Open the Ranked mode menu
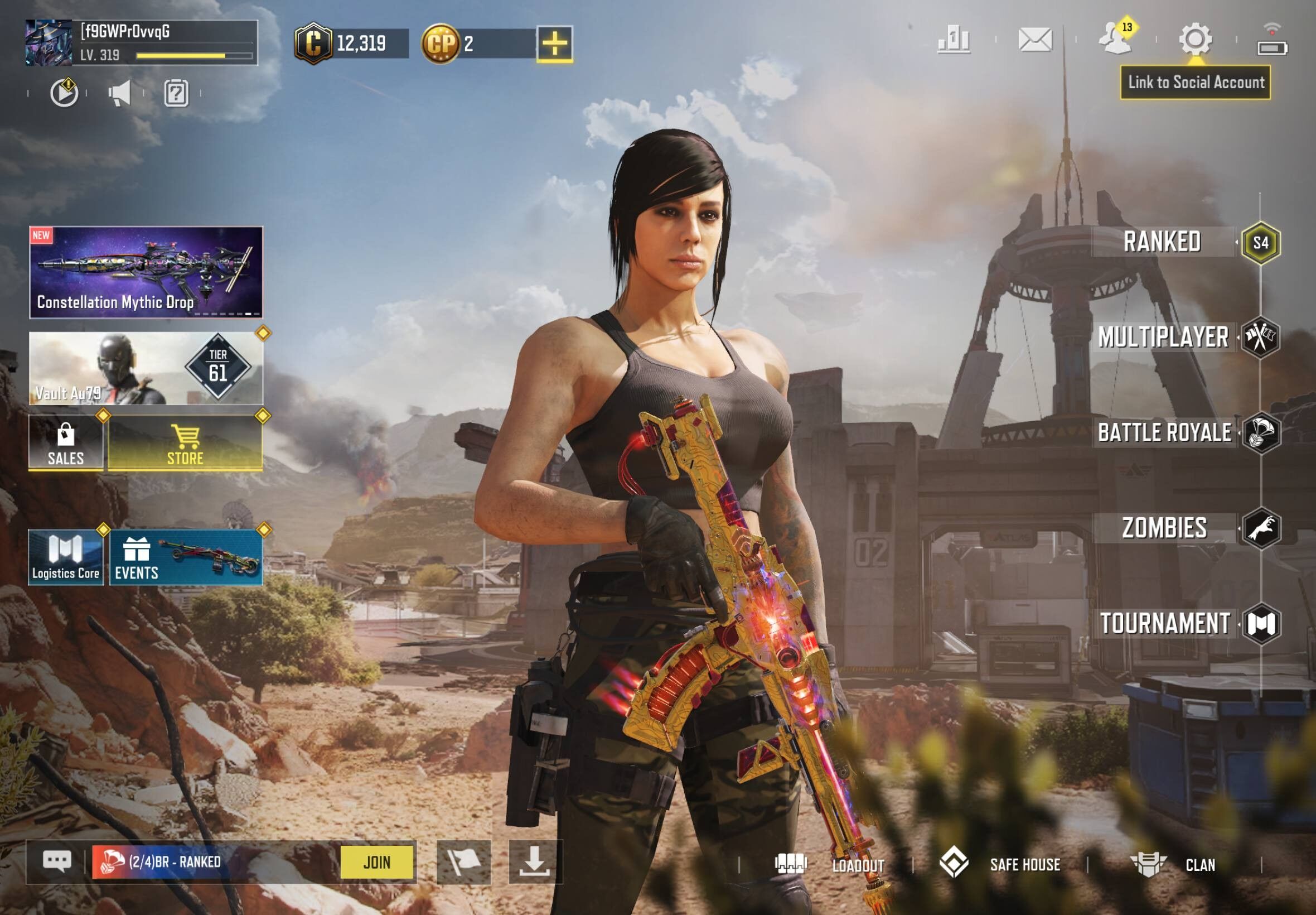The image size is (1316, 915). (1163, 242)
